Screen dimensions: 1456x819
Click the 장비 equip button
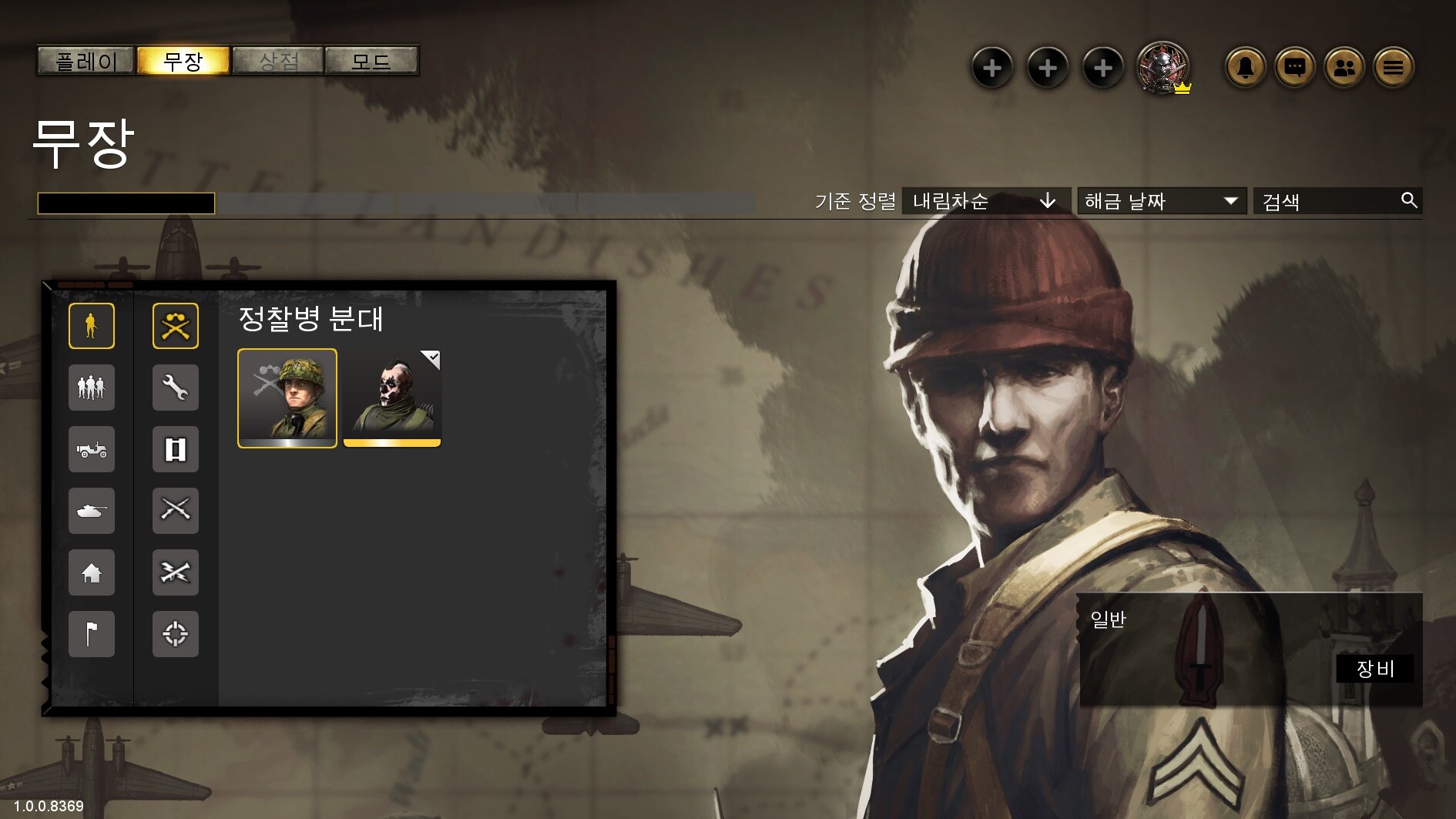pyautogui.click(x=1375, y=668)
